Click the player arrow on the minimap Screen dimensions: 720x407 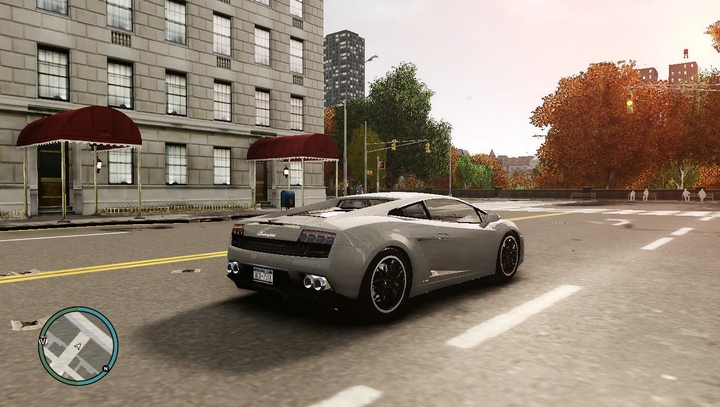tap(77, 346)
